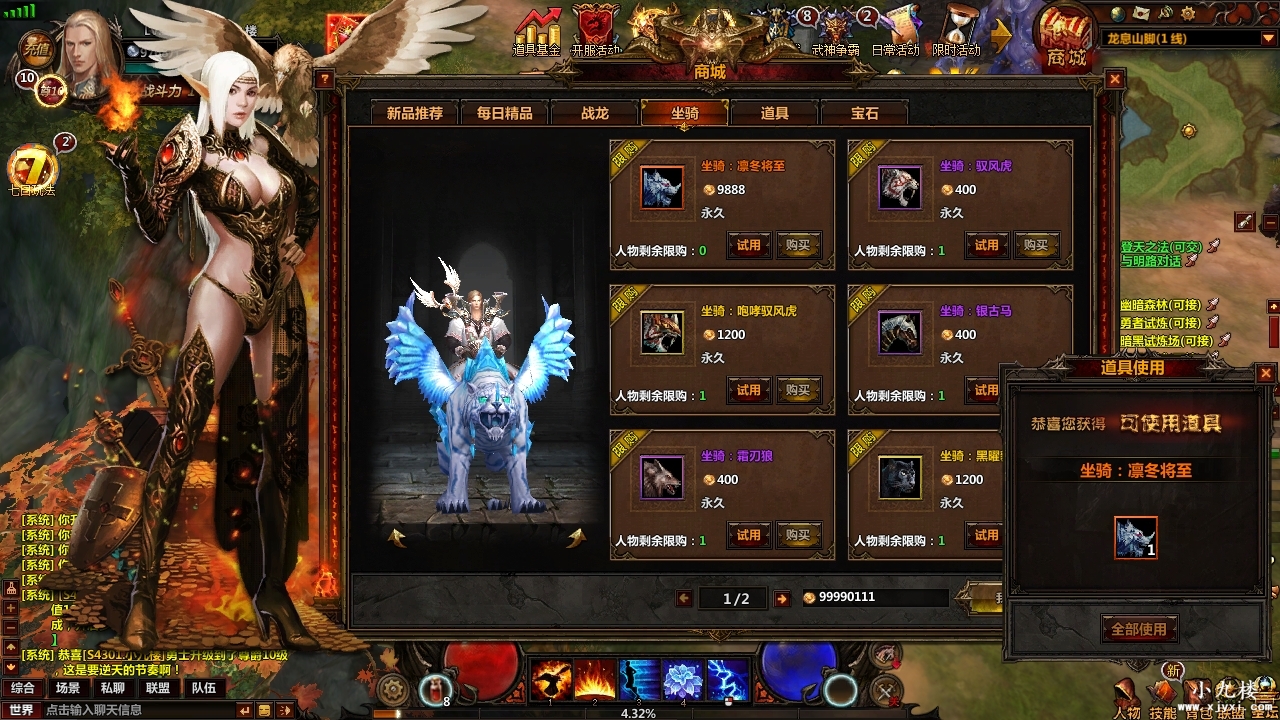Select the 凛冬将至 mount item in popup
Viewport: 1280px width, 720px height.
(x=1136, y=538)
